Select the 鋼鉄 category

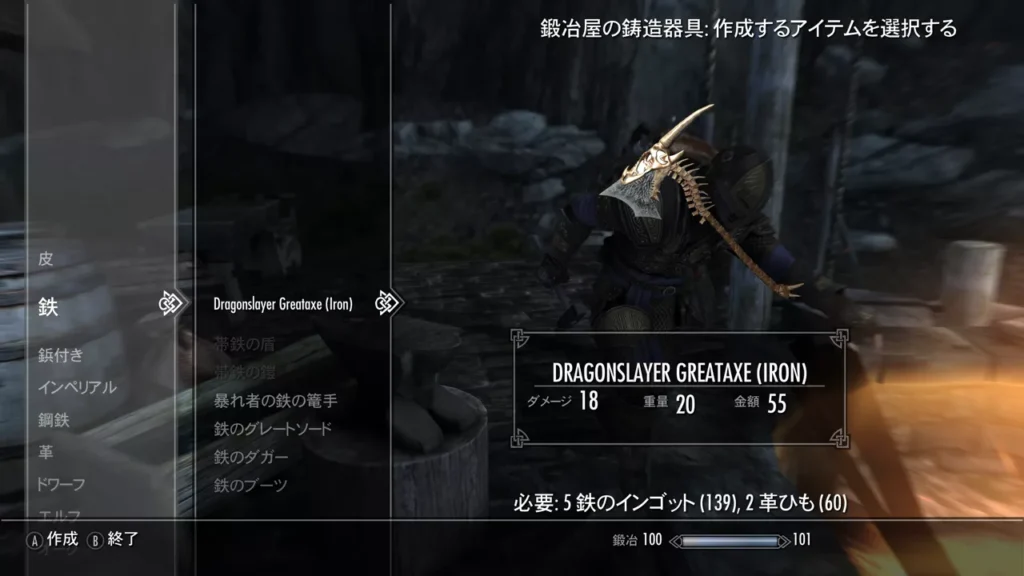click(x=53, y=420)
